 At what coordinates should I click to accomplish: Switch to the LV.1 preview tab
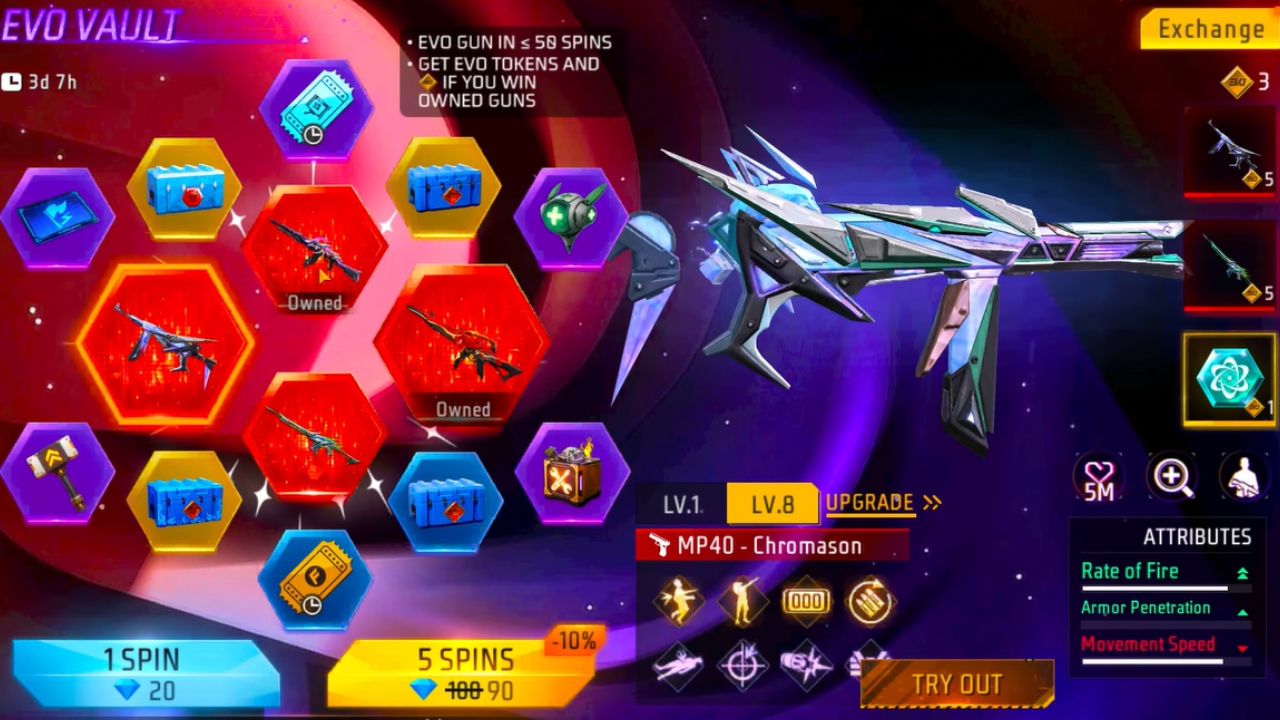coord(682,504)
